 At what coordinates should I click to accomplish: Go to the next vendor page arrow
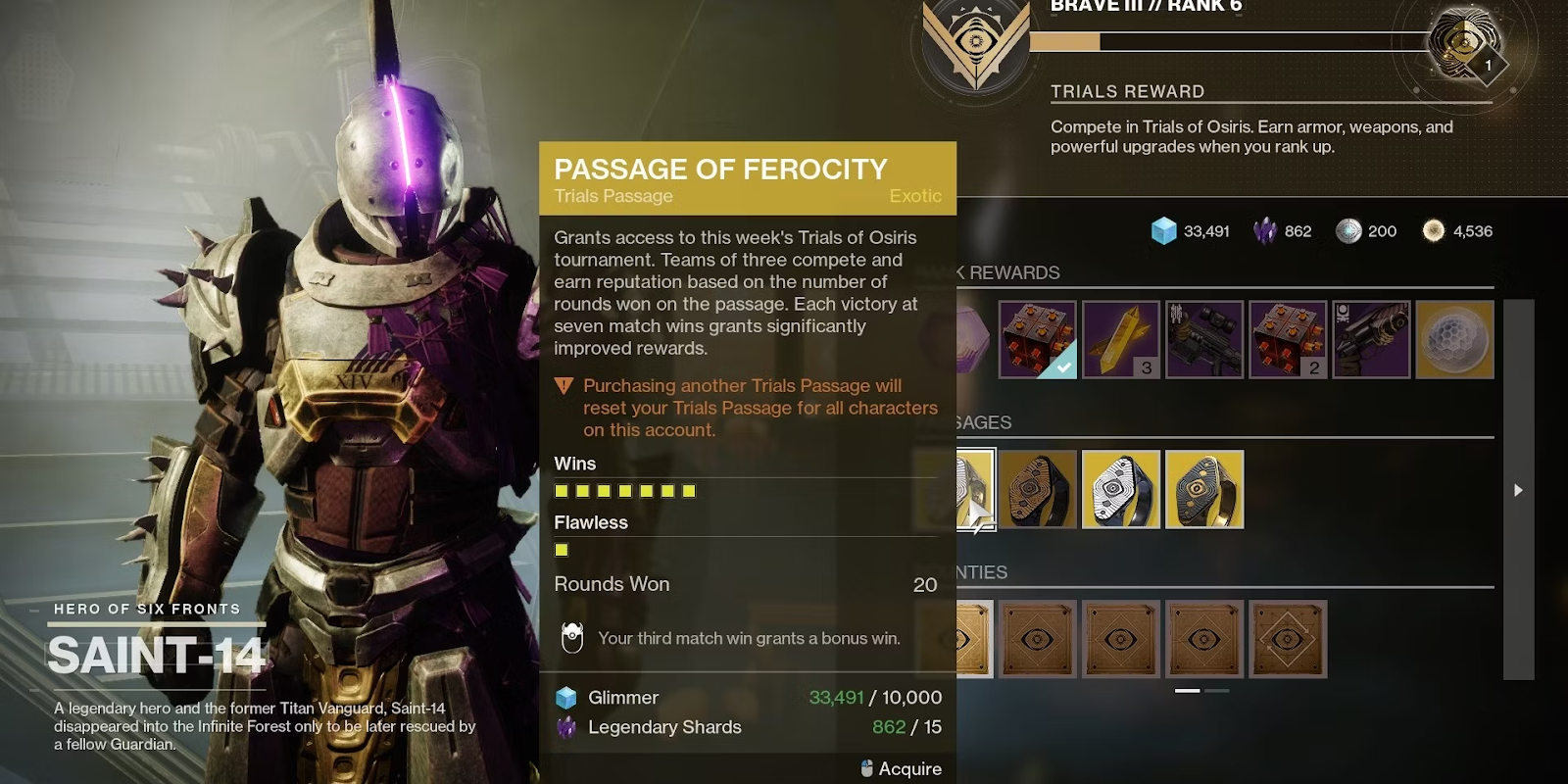pyautogui.click(x=1518, y=490)
